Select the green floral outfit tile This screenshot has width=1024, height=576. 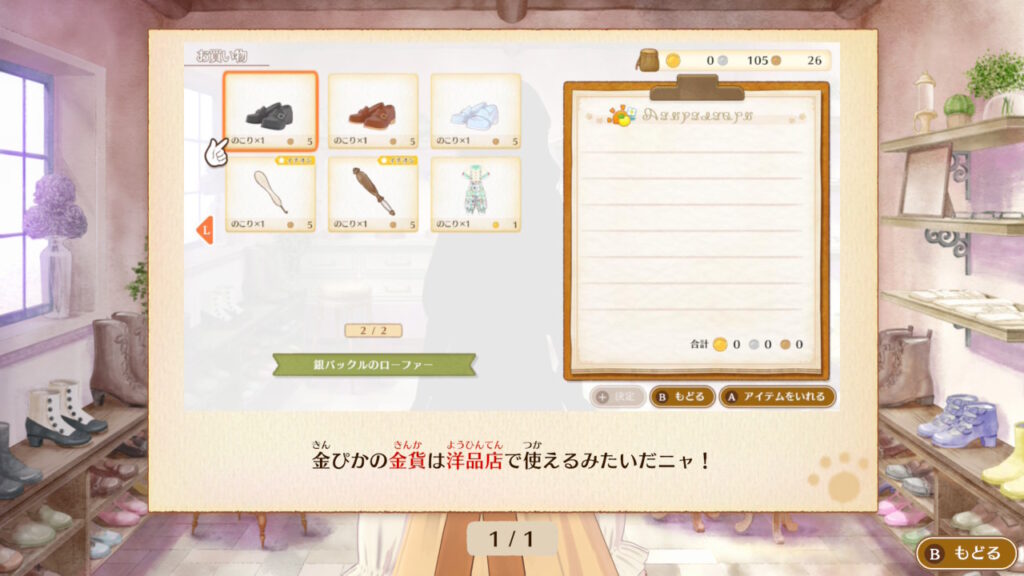(476, 194)
